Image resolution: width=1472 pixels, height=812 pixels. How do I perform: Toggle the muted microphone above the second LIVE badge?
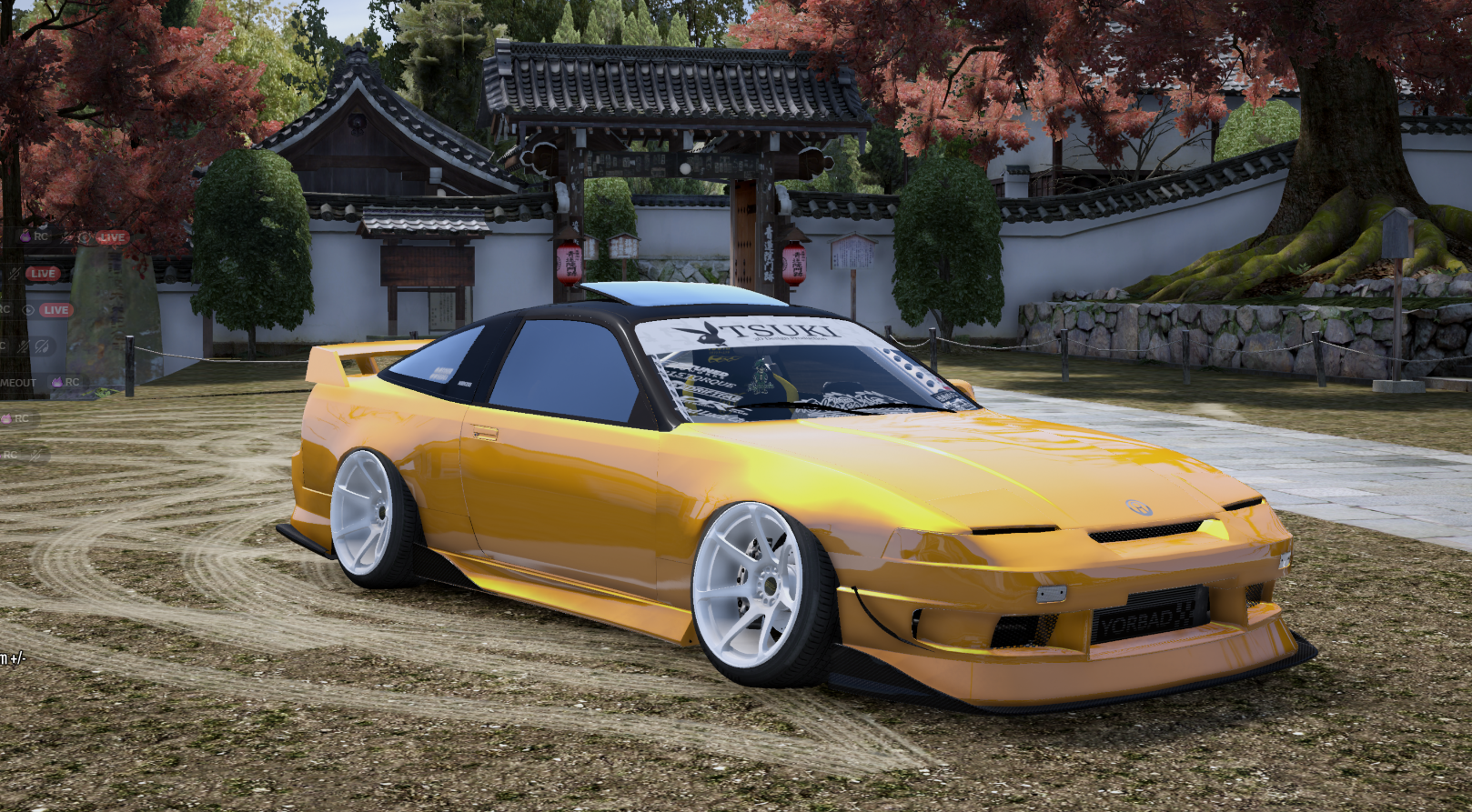click(14, 274)
